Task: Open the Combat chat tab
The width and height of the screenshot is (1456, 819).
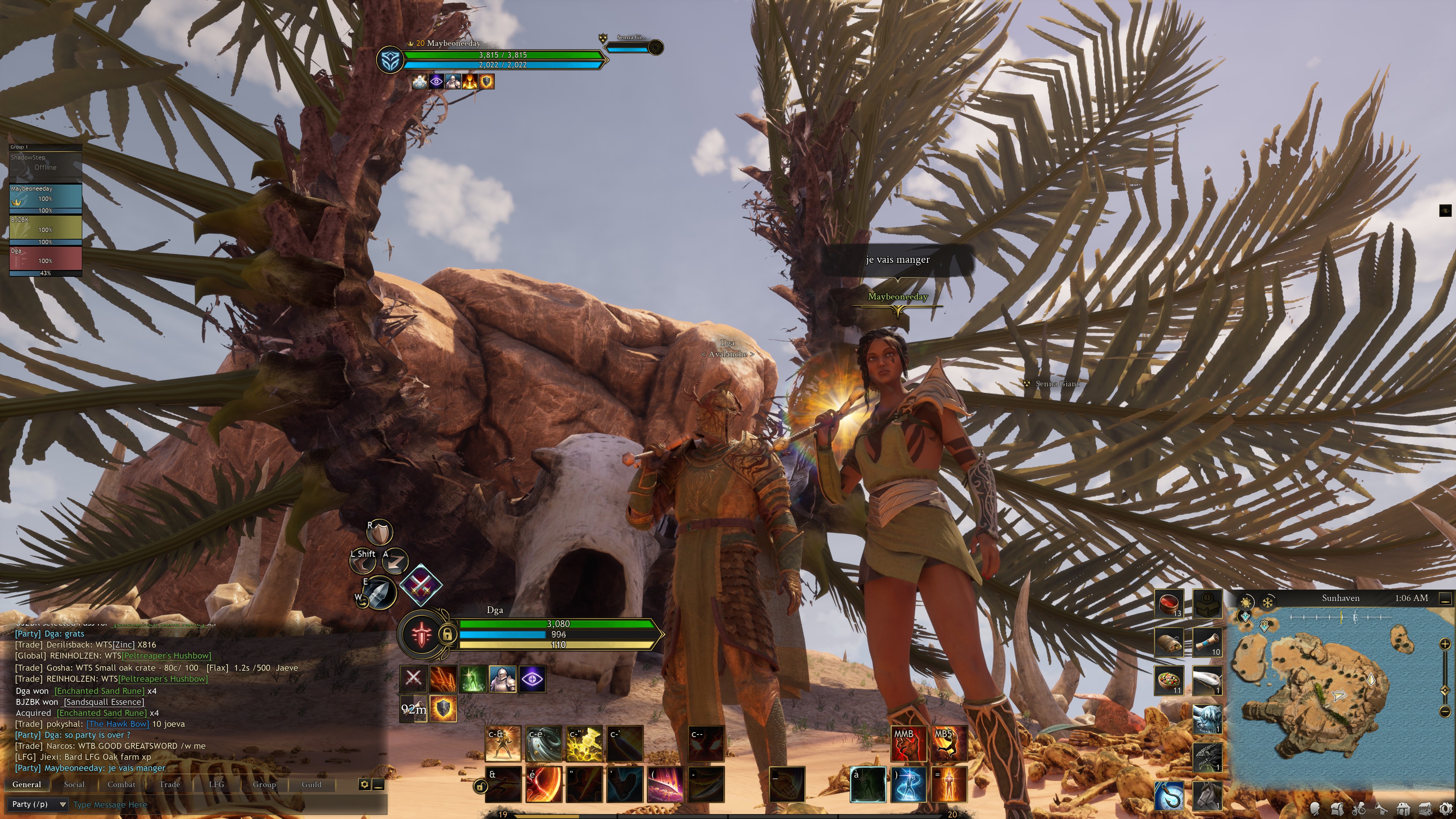Action: (x=121, y=784)
